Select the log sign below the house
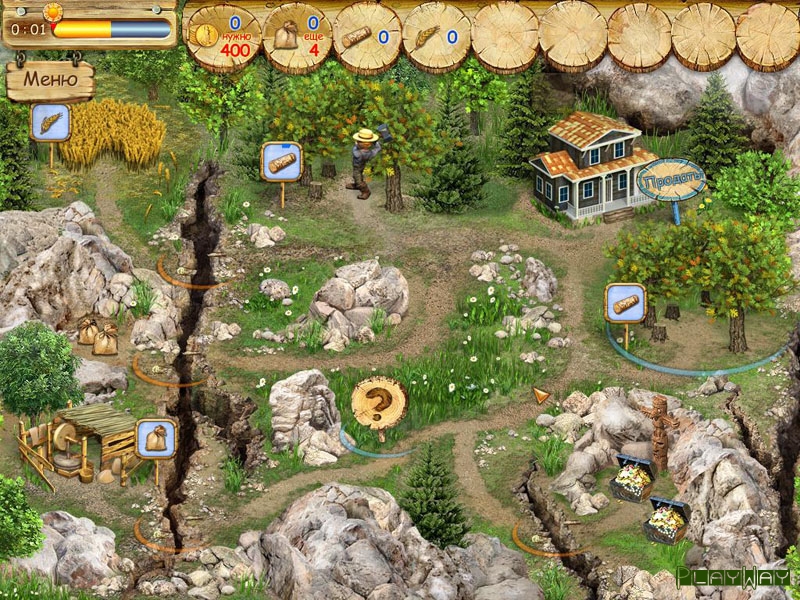 pos(625,303)
